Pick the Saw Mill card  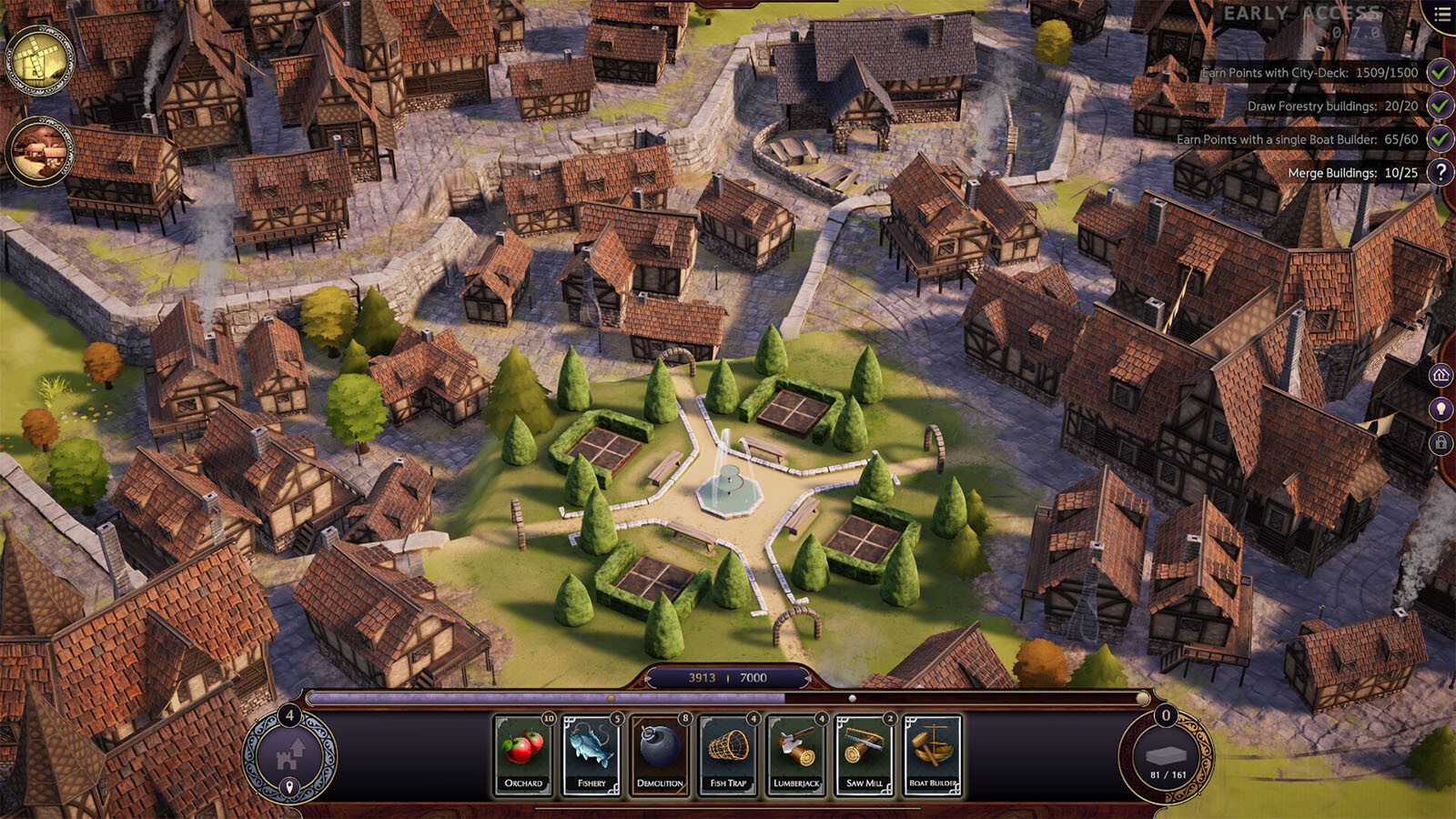tap(864, 754)
